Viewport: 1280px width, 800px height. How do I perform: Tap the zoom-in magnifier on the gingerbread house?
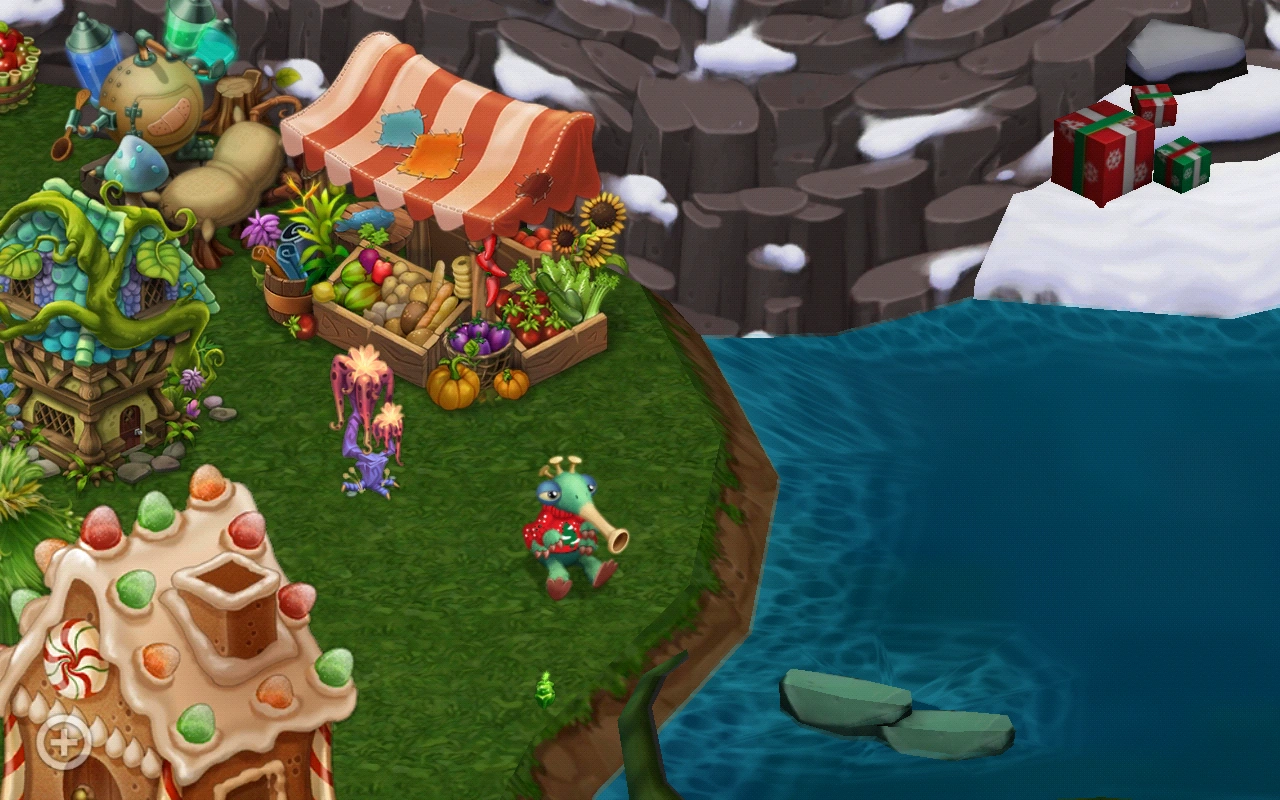[x=62, y=744]
